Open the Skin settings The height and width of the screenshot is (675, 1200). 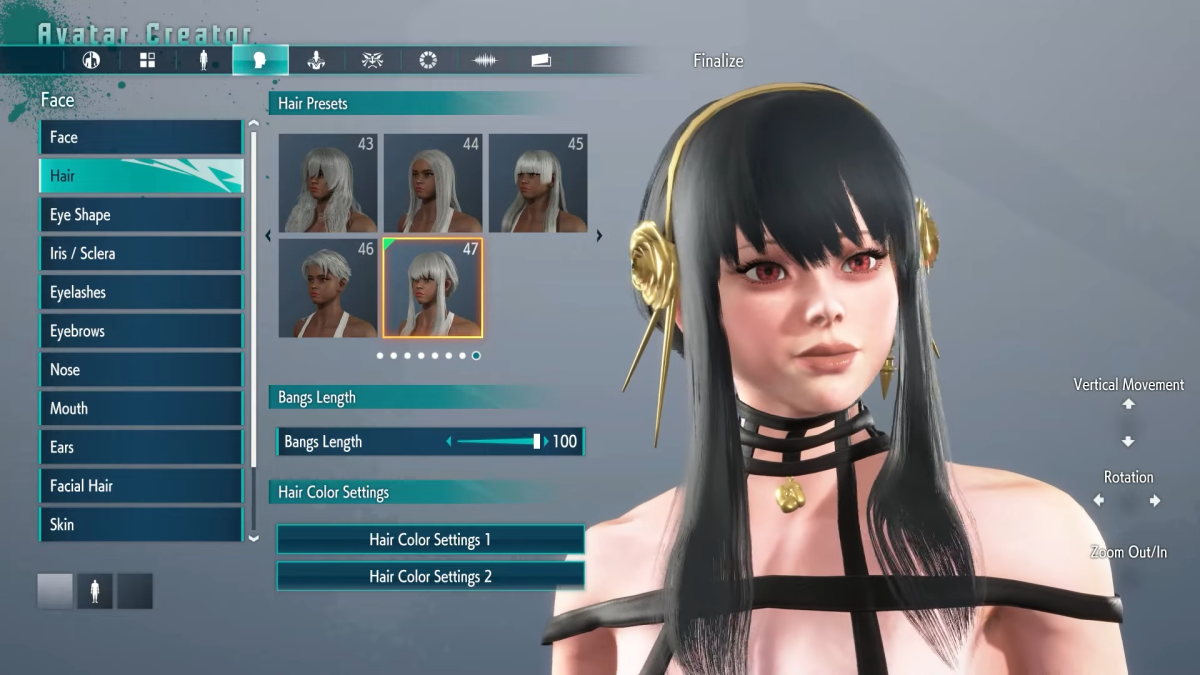[x=140, y=524]
